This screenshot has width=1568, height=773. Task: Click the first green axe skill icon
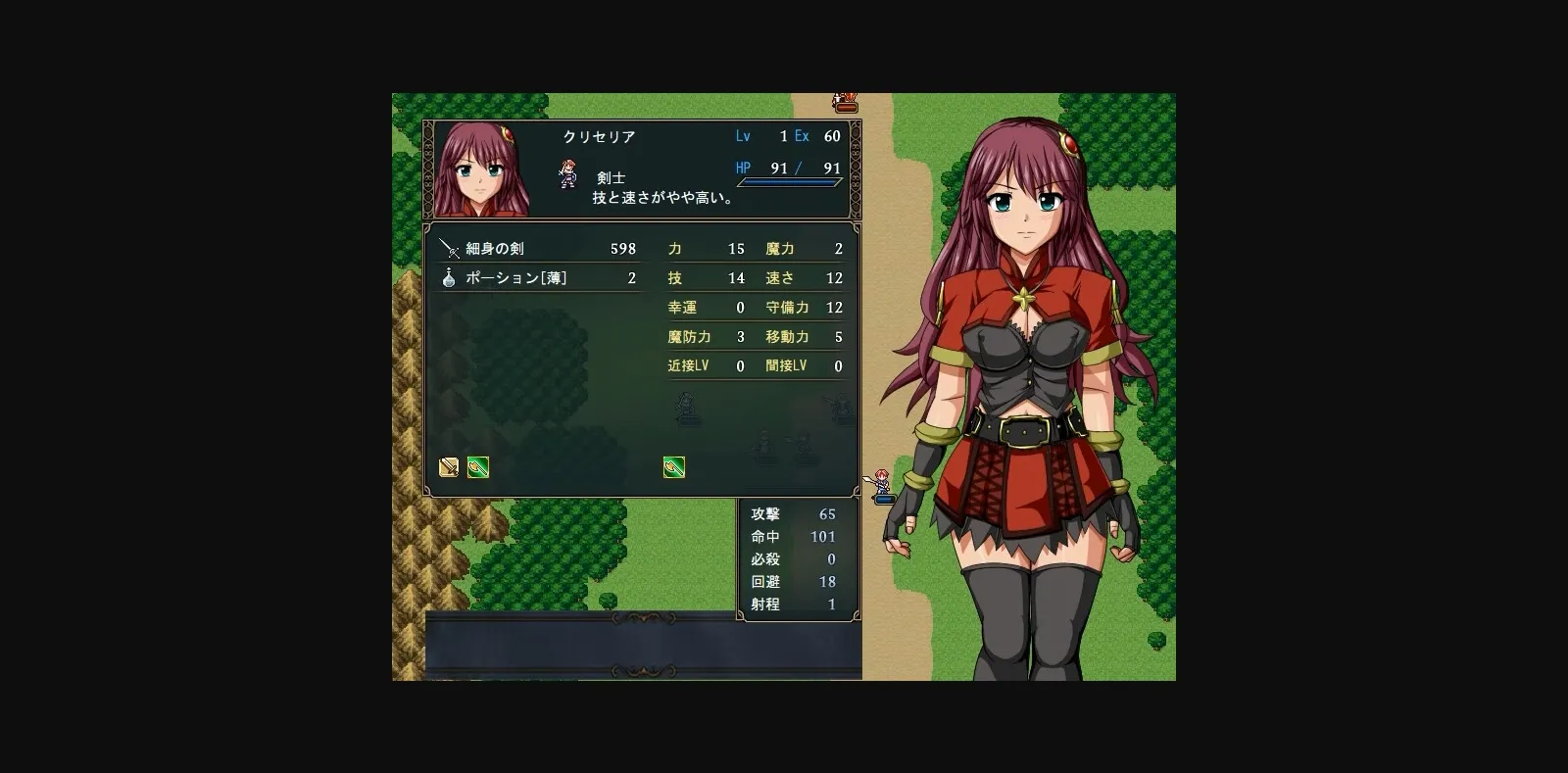(478, 467)
